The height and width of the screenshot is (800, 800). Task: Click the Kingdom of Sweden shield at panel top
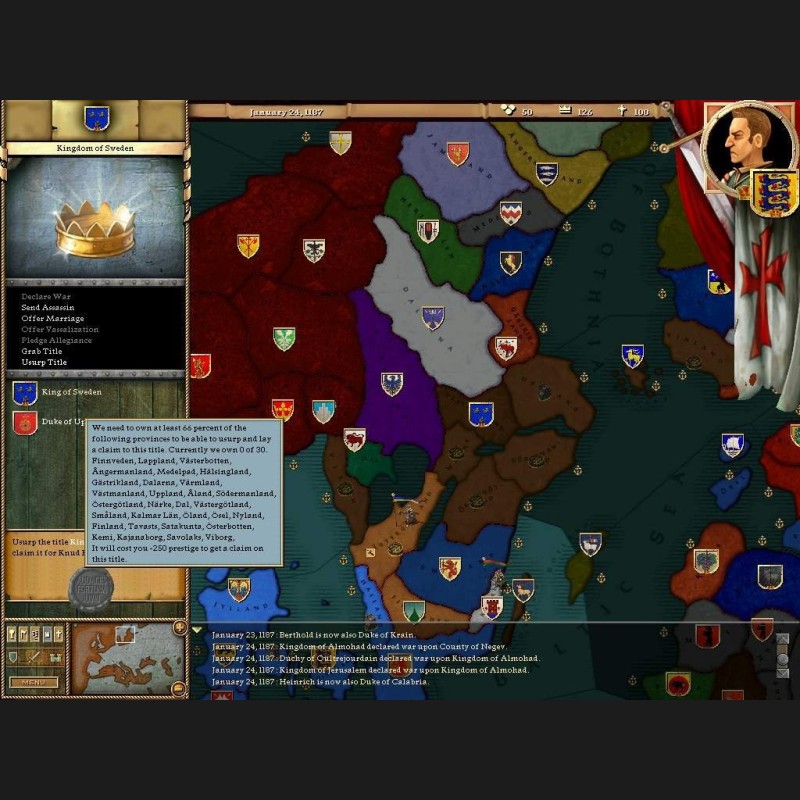pyautogui.click(x=96, y=119)
